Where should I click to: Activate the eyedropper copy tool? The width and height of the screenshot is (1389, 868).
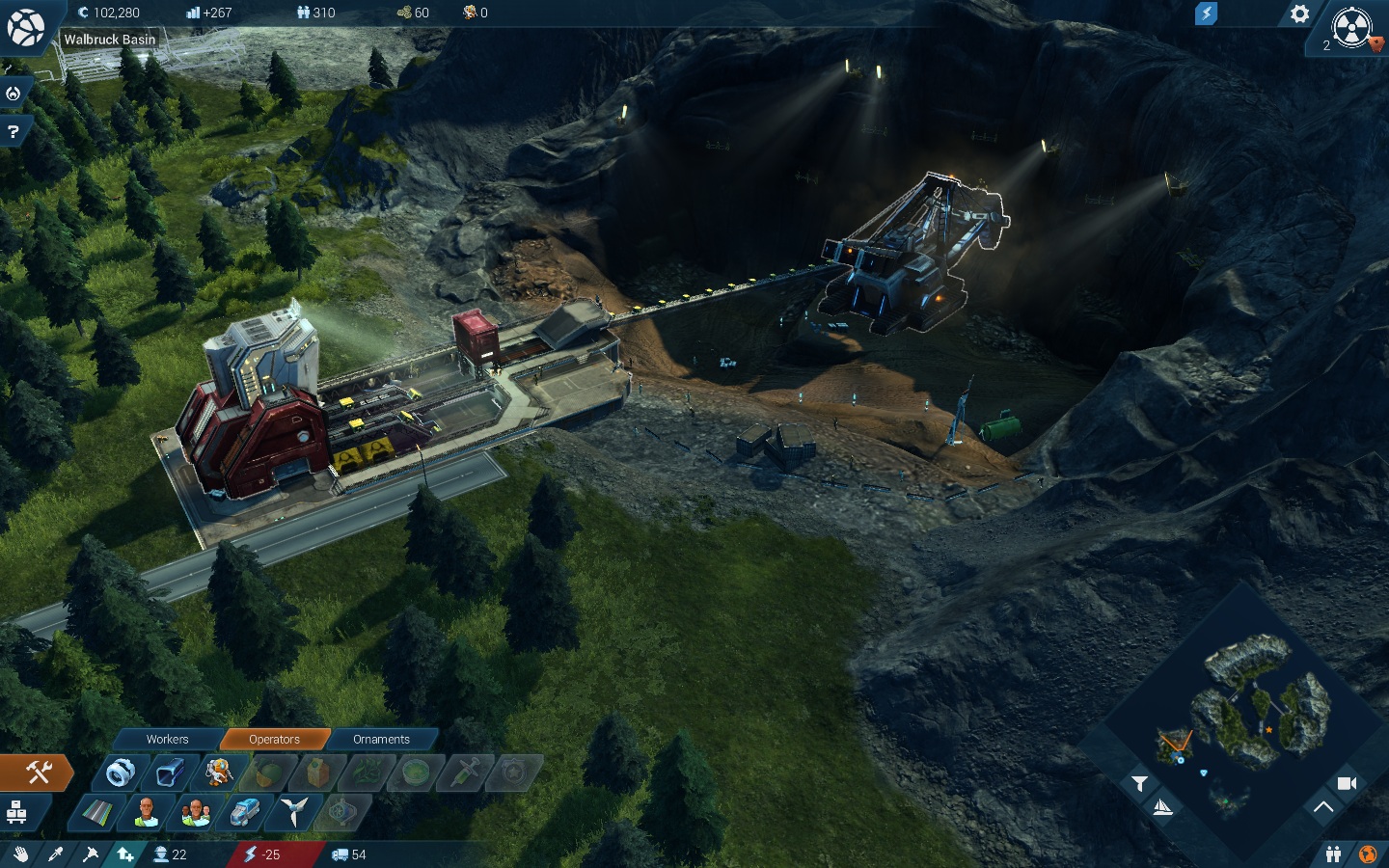click(55, 854)
